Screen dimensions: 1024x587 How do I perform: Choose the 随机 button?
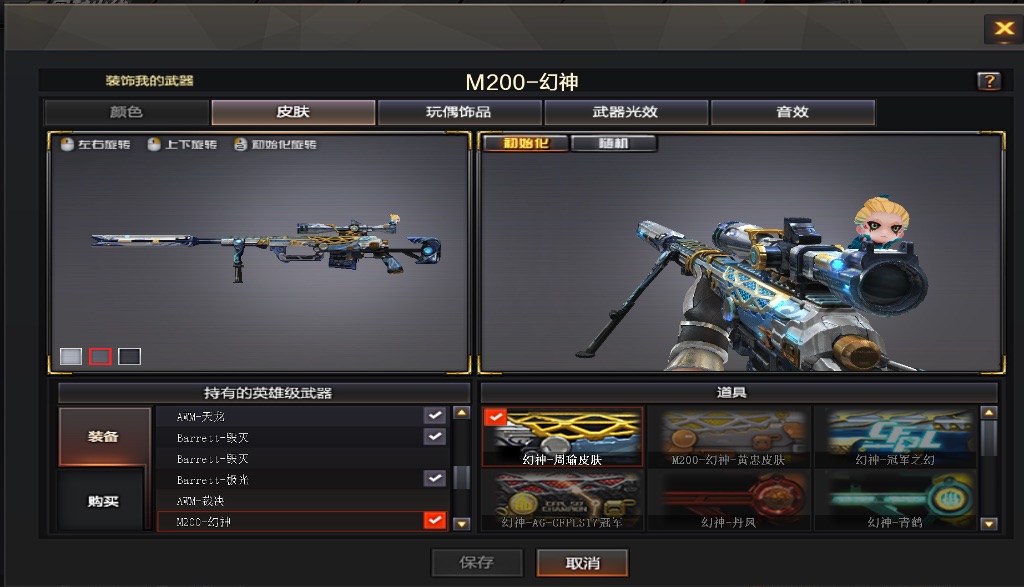613,143
